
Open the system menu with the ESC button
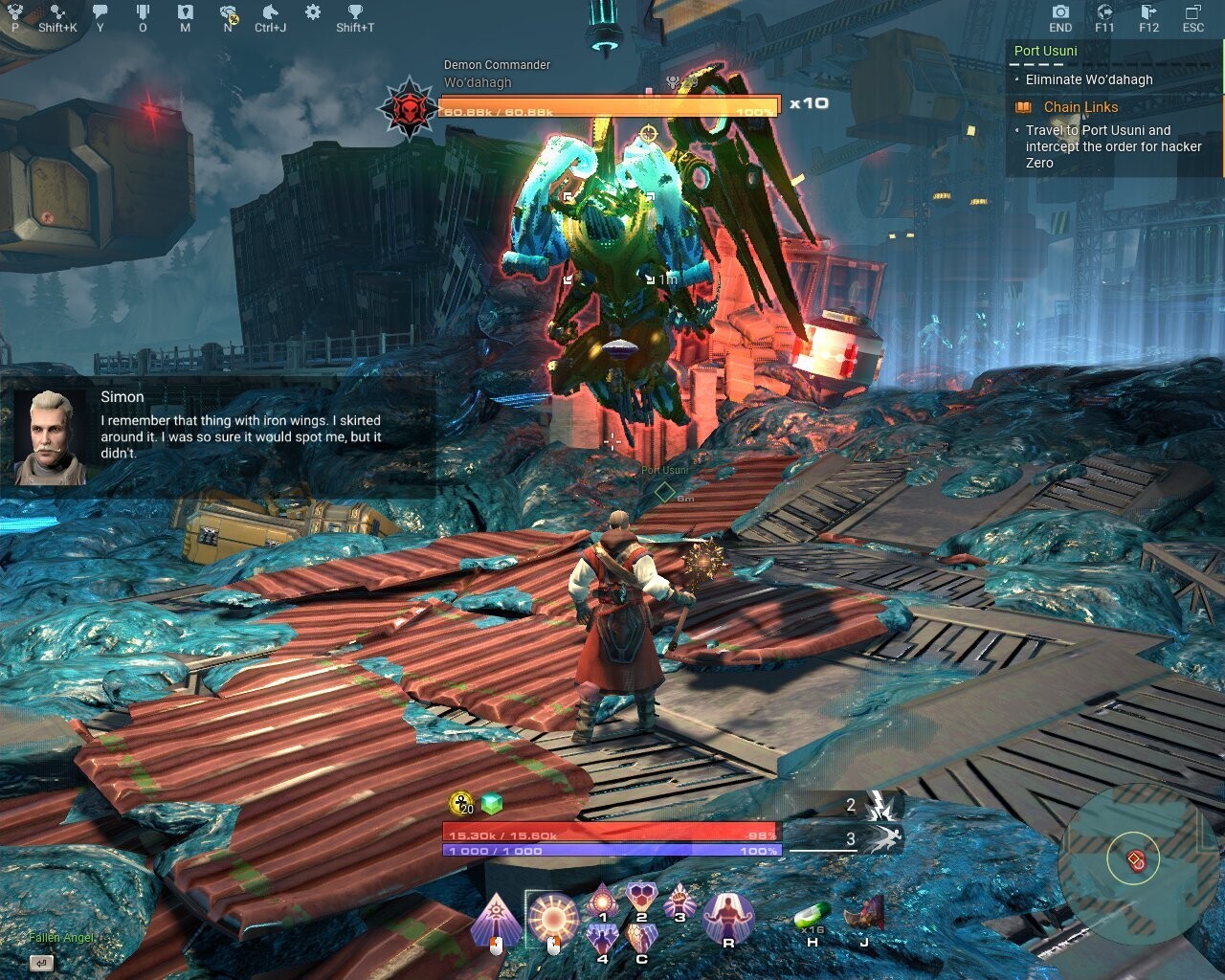(x=1193, y=16)
